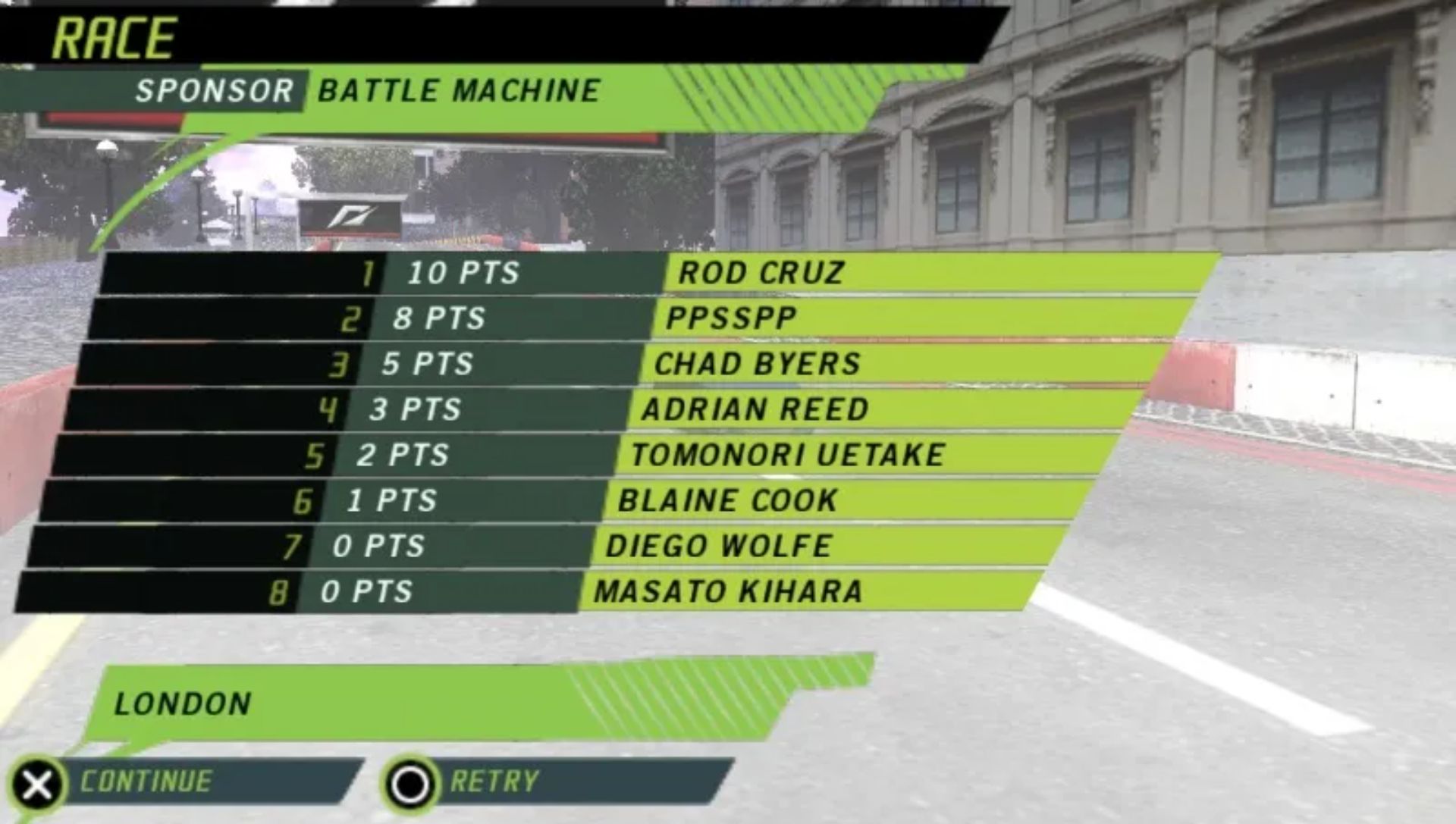The width and height of the screenshot is (1456, 824).
Task: Select Tomonori Uetake's row
Action: click(787, 455)
